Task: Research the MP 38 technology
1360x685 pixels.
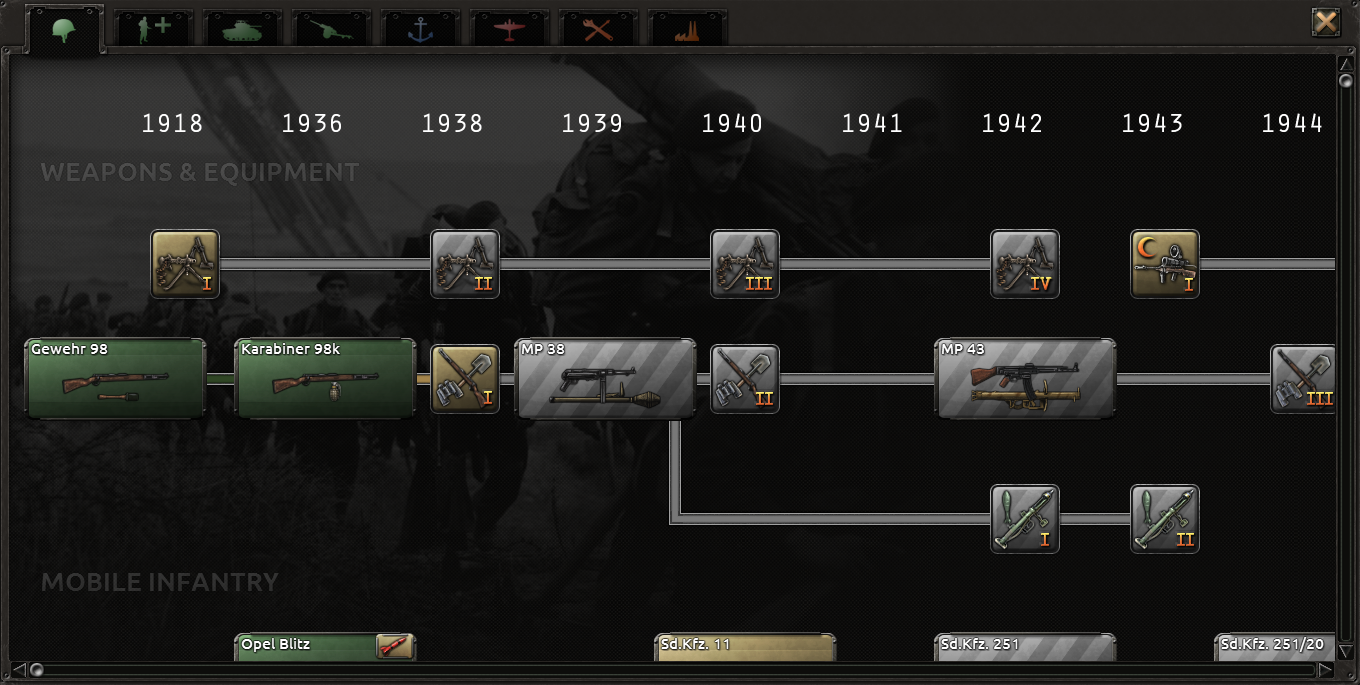Action: 605,378
